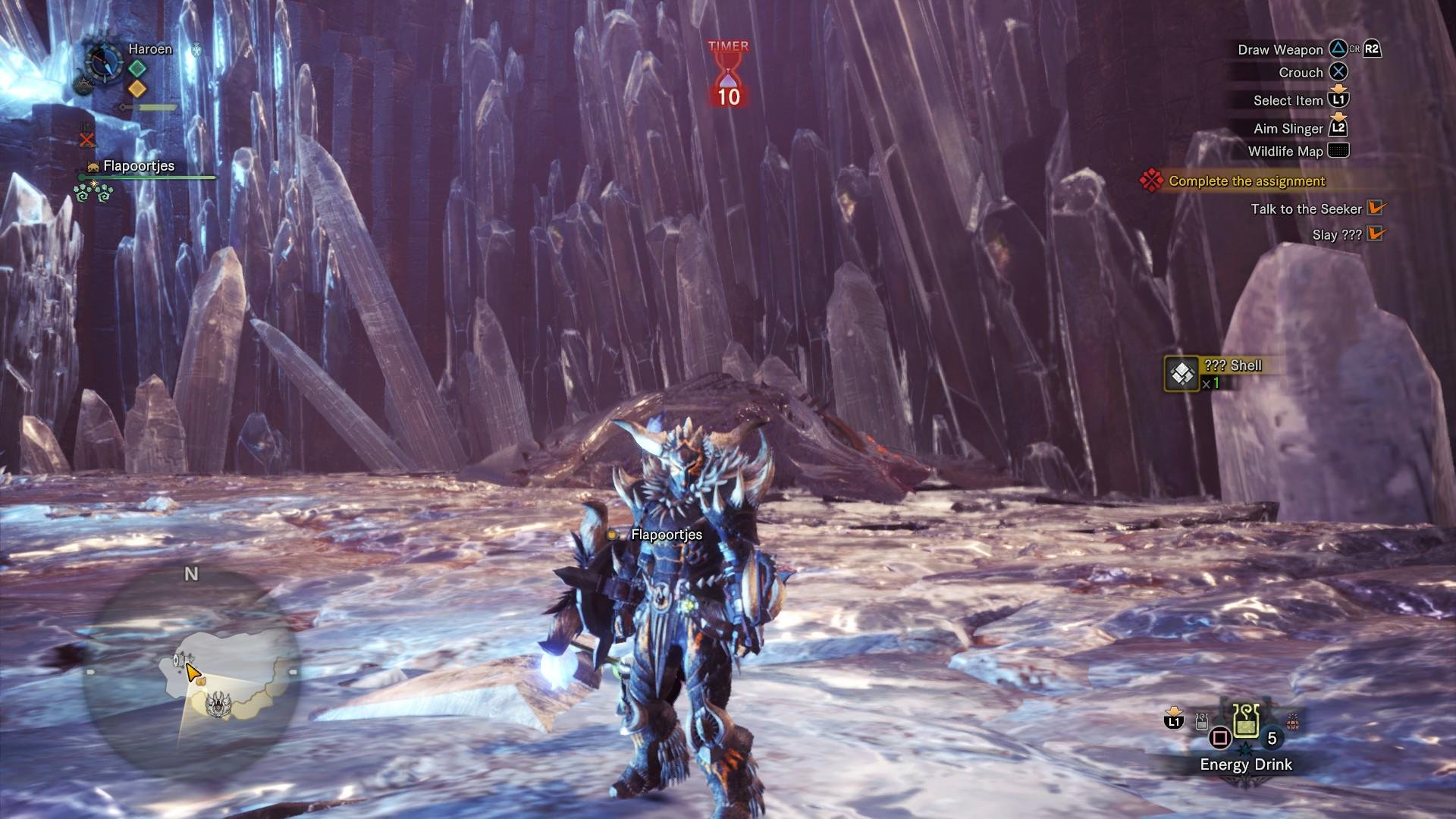Select the Complete the assignment objective
This screenshot has height=819, width=1456.
tap(1246, 181)
